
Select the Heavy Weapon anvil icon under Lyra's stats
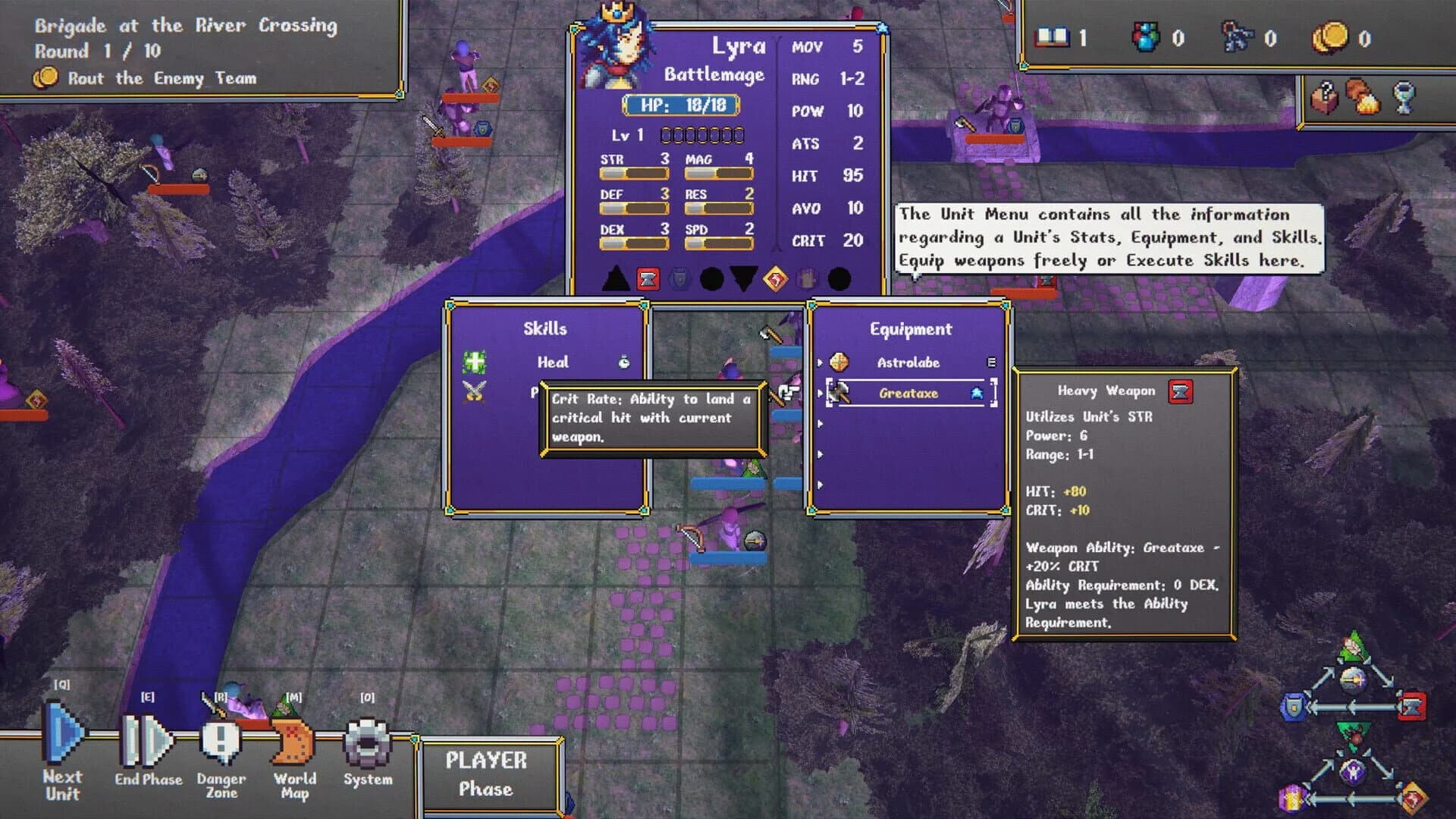[650, 279]
